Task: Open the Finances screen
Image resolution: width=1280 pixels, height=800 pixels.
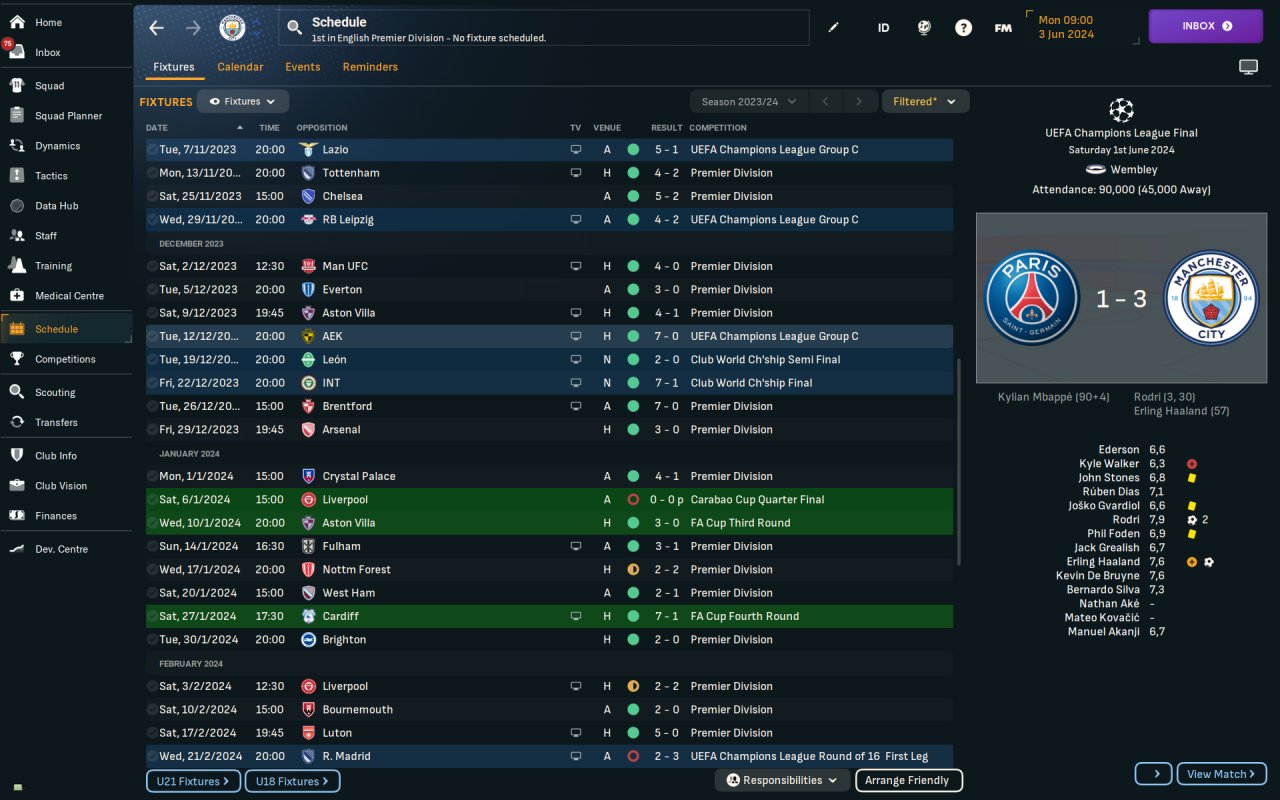Action: [x=55, y=516]
